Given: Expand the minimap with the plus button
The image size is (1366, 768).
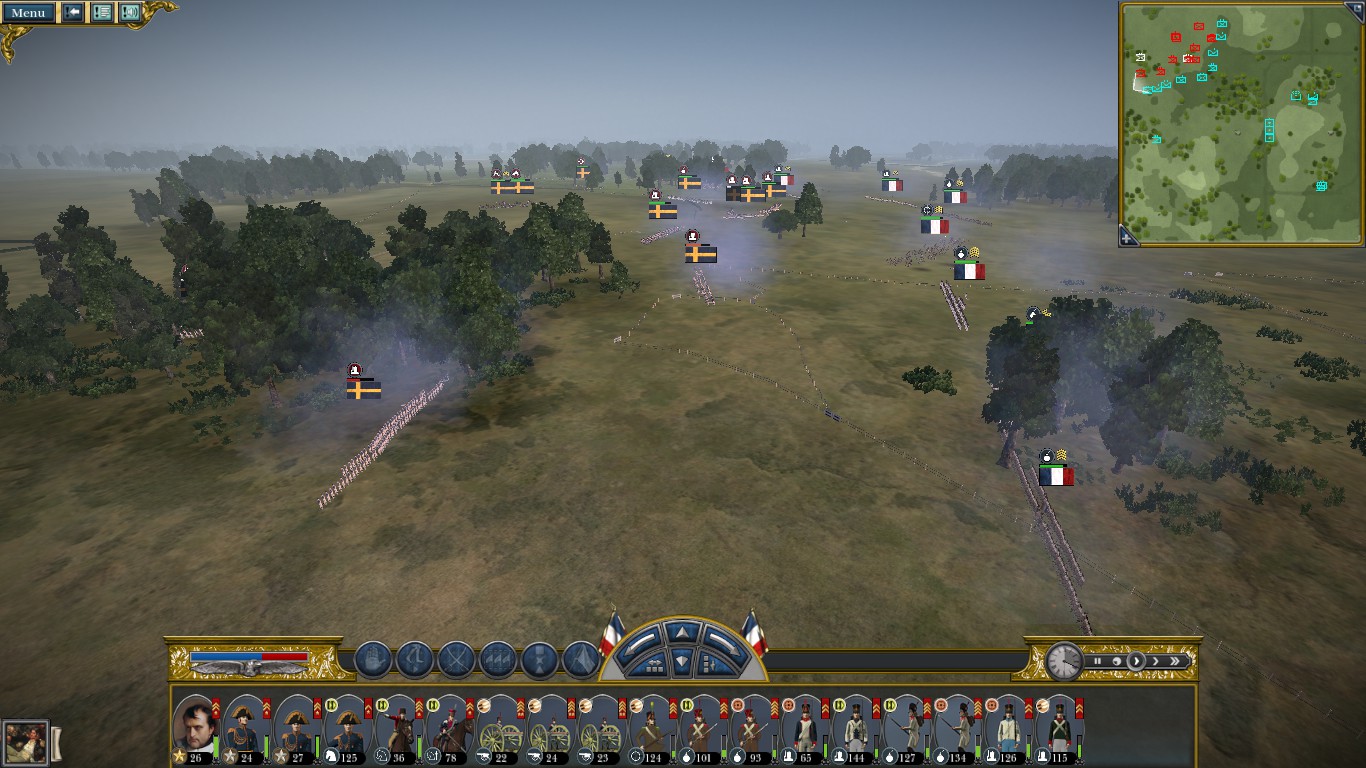Looking at the screenshot, I should pyautogui.click(x=1127, y=238).
